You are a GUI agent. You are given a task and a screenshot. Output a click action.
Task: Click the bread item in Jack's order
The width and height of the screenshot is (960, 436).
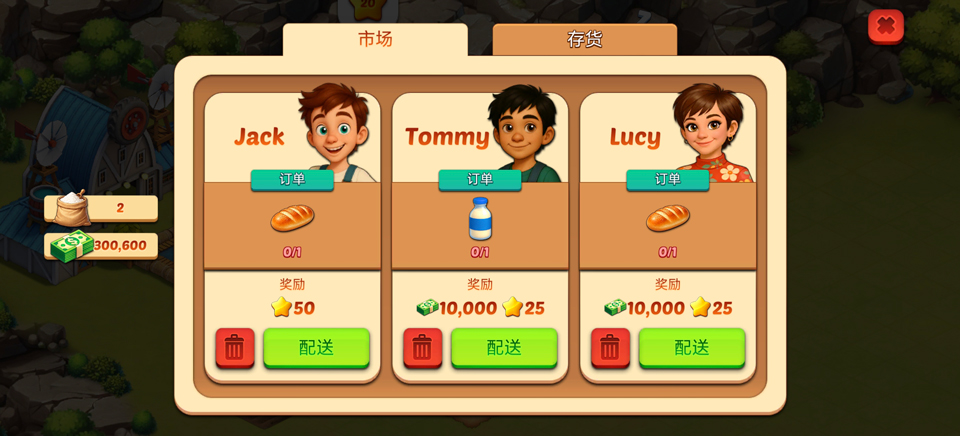[292, 217]
